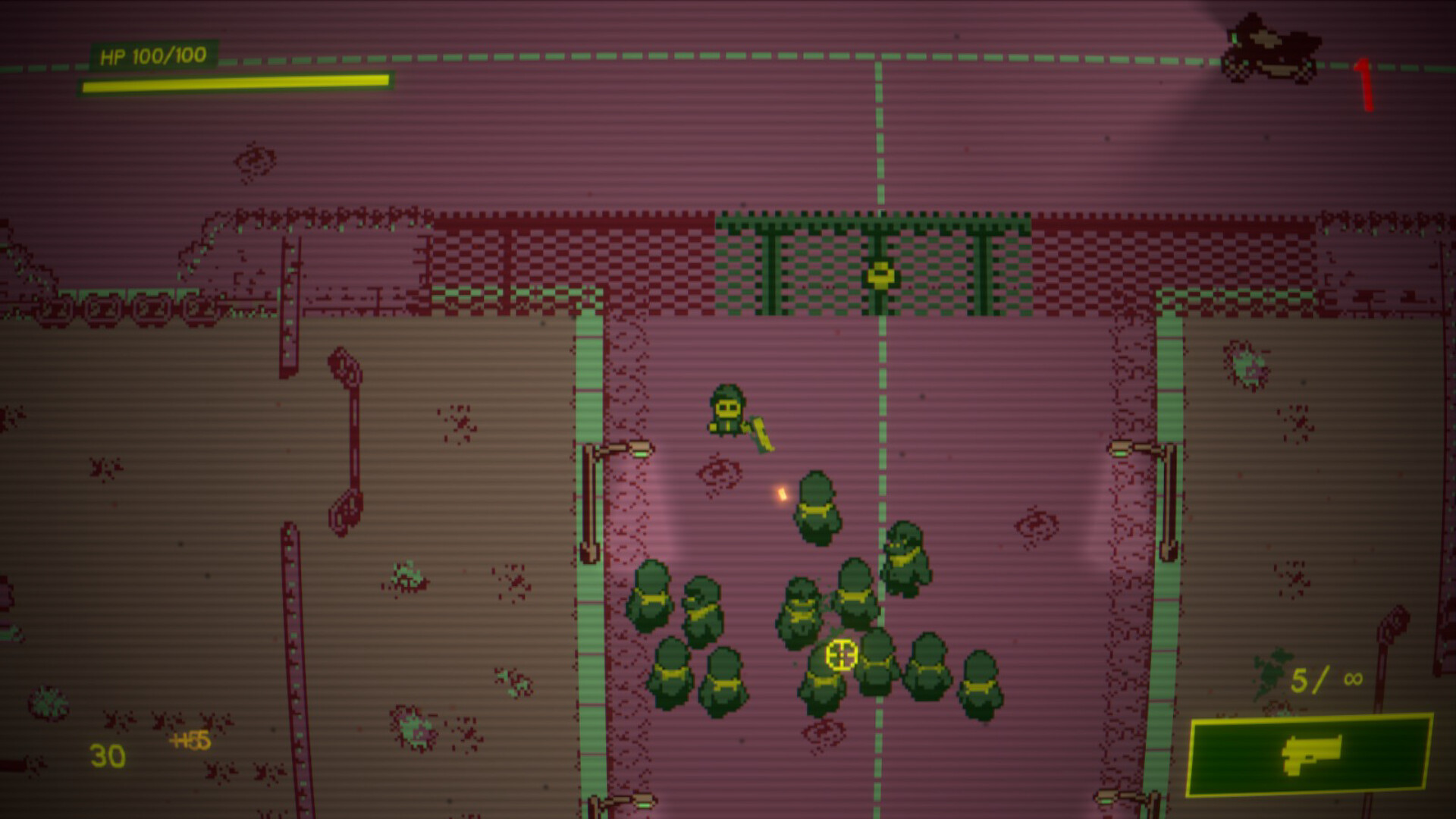This screenshot has height=819, width=1456.
Task: Click the ammo count reading 30
Action: 106,755
